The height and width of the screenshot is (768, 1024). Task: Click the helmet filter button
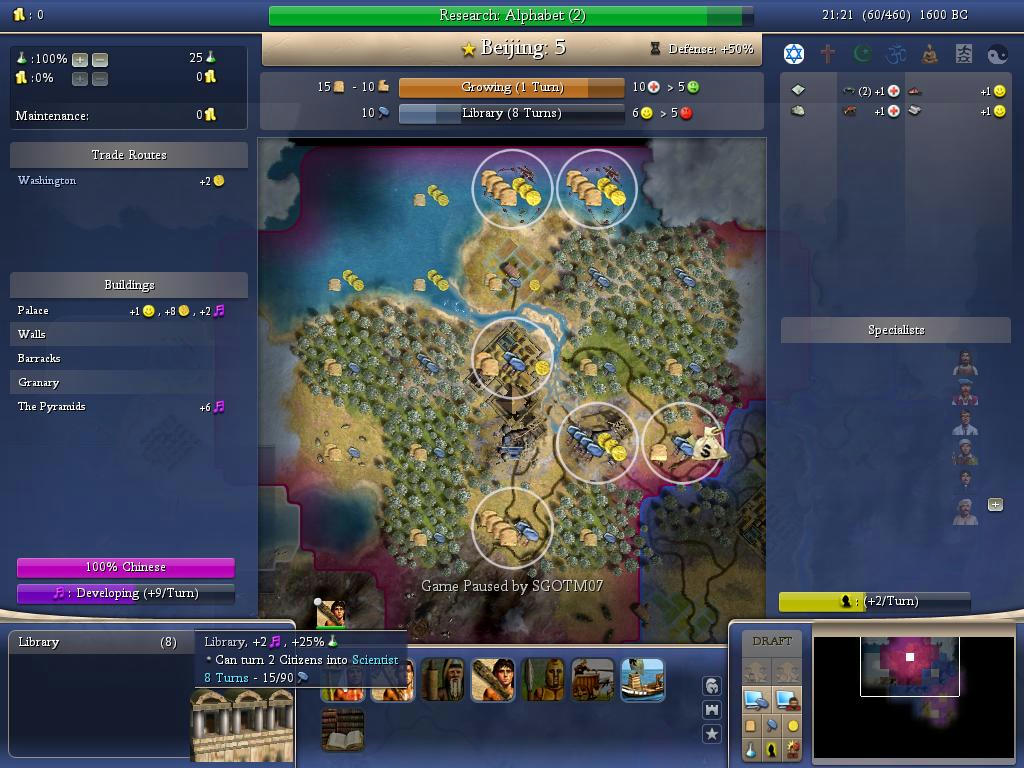(712, 685)
